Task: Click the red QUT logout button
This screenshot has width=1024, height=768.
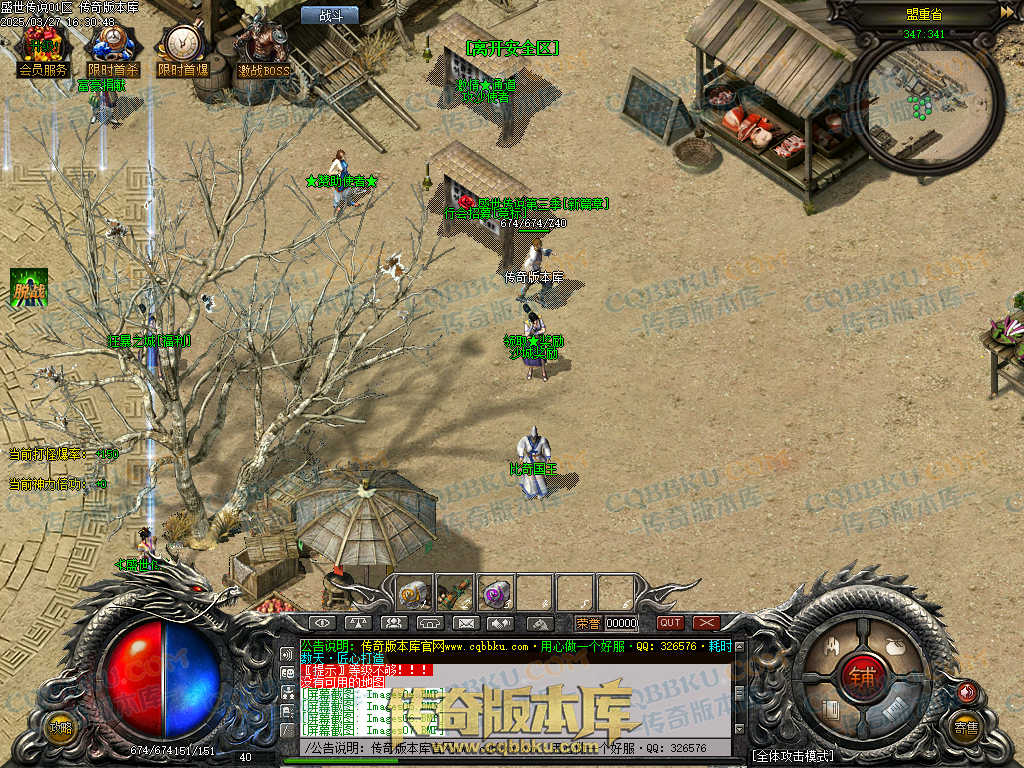Action: coord(670,623)
